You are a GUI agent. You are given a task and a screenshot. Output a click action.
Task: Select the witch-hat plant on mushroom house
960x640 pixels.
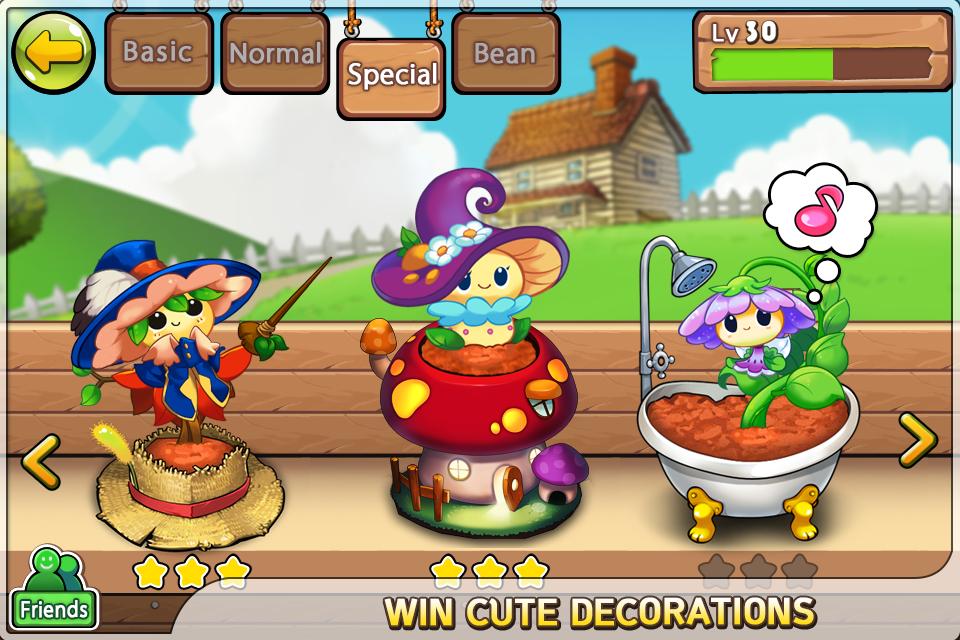pos(470,380)
